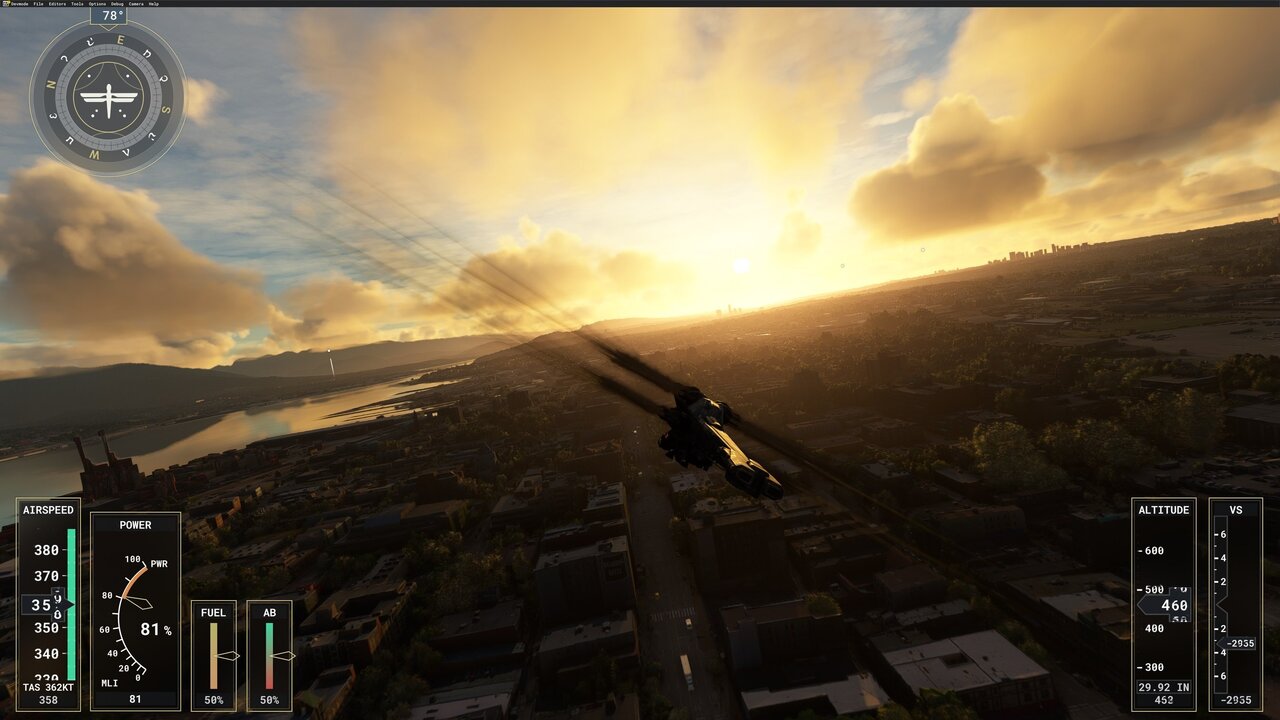Open the Camera menu
Image resolution: width=1280 pixels, height=720 pixels.
[136, 4]
